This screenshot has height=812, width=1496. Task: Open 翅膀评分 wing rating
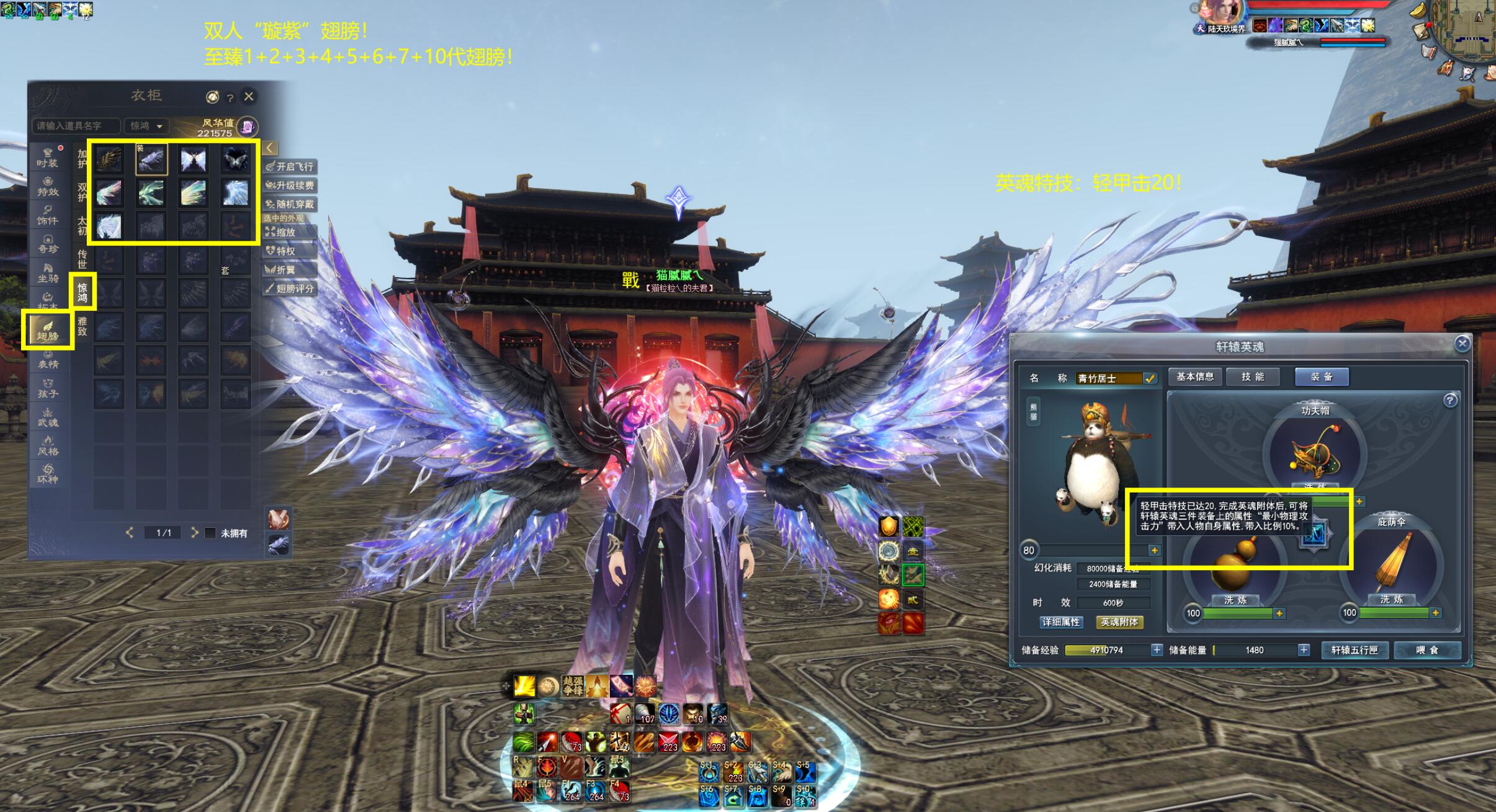pos(290,288)
